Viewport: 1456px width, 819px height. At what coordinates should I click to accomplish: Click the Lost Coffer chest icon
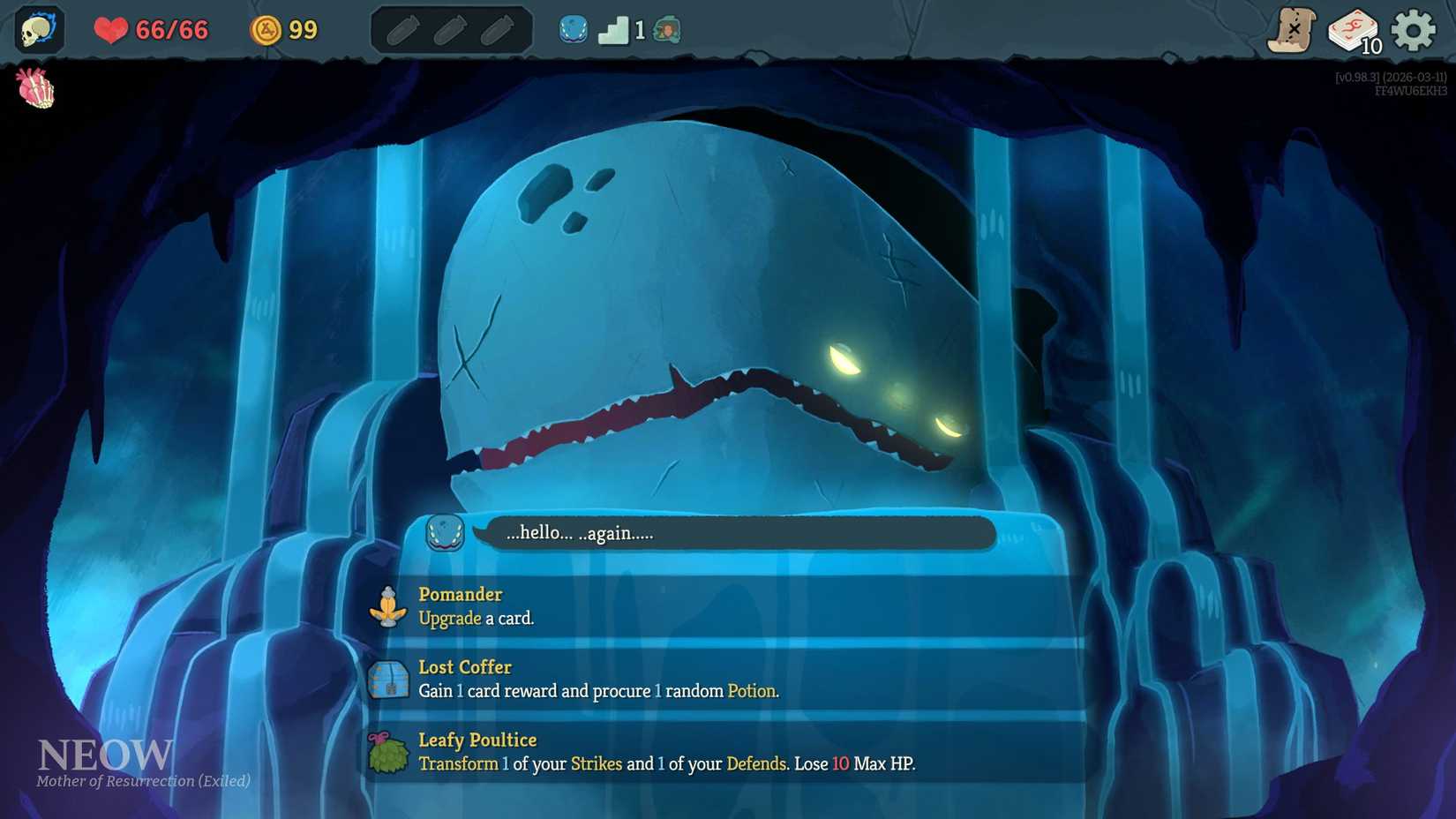pyautogui.click(x=389, y=680)
